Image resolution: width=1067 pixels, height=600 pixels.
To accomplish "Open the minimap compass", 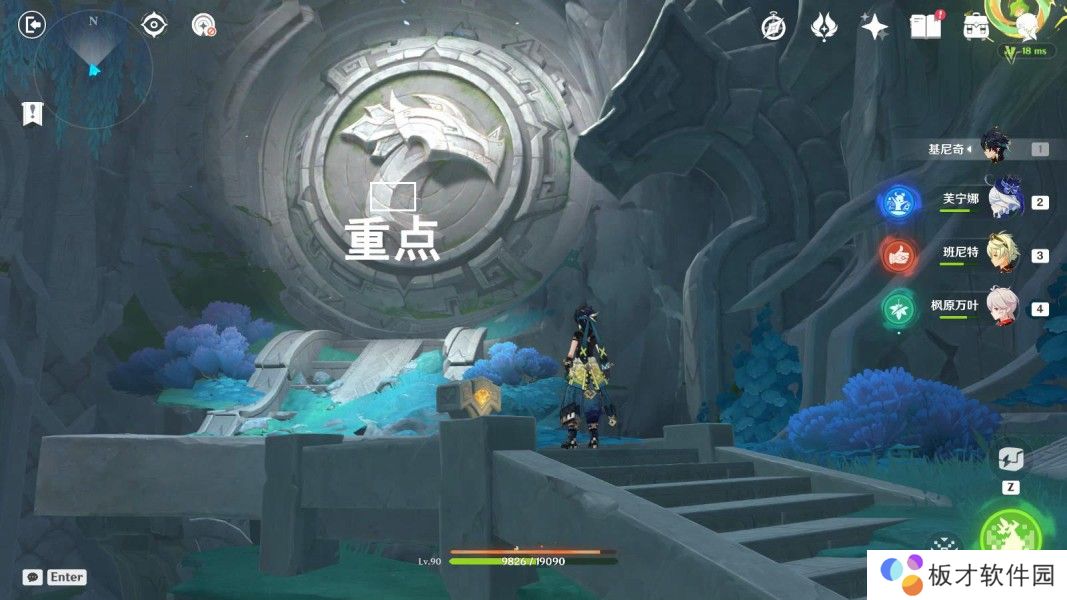I will 93,67.
